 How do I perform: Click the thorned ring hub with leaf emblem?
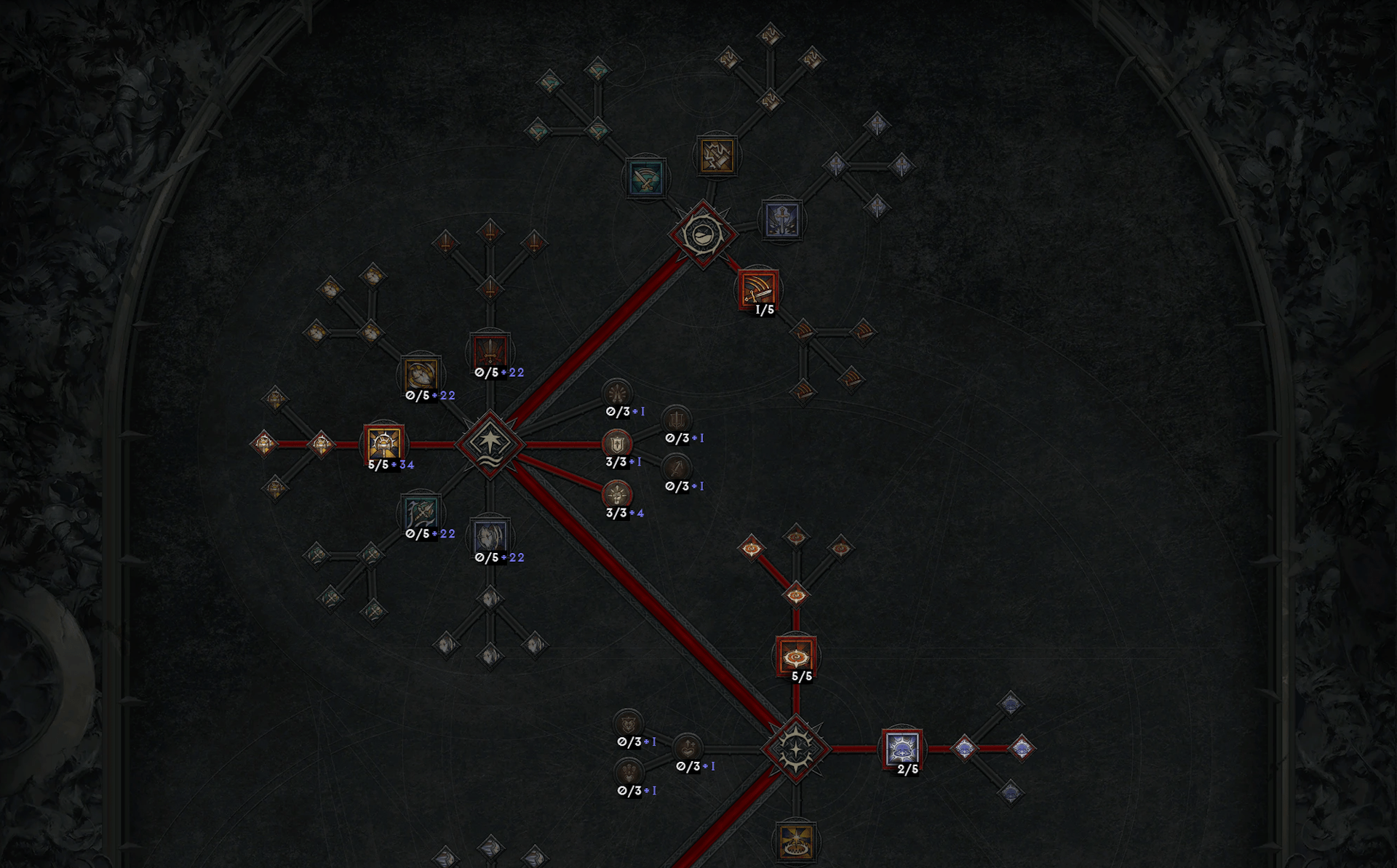tap(703, 234)
